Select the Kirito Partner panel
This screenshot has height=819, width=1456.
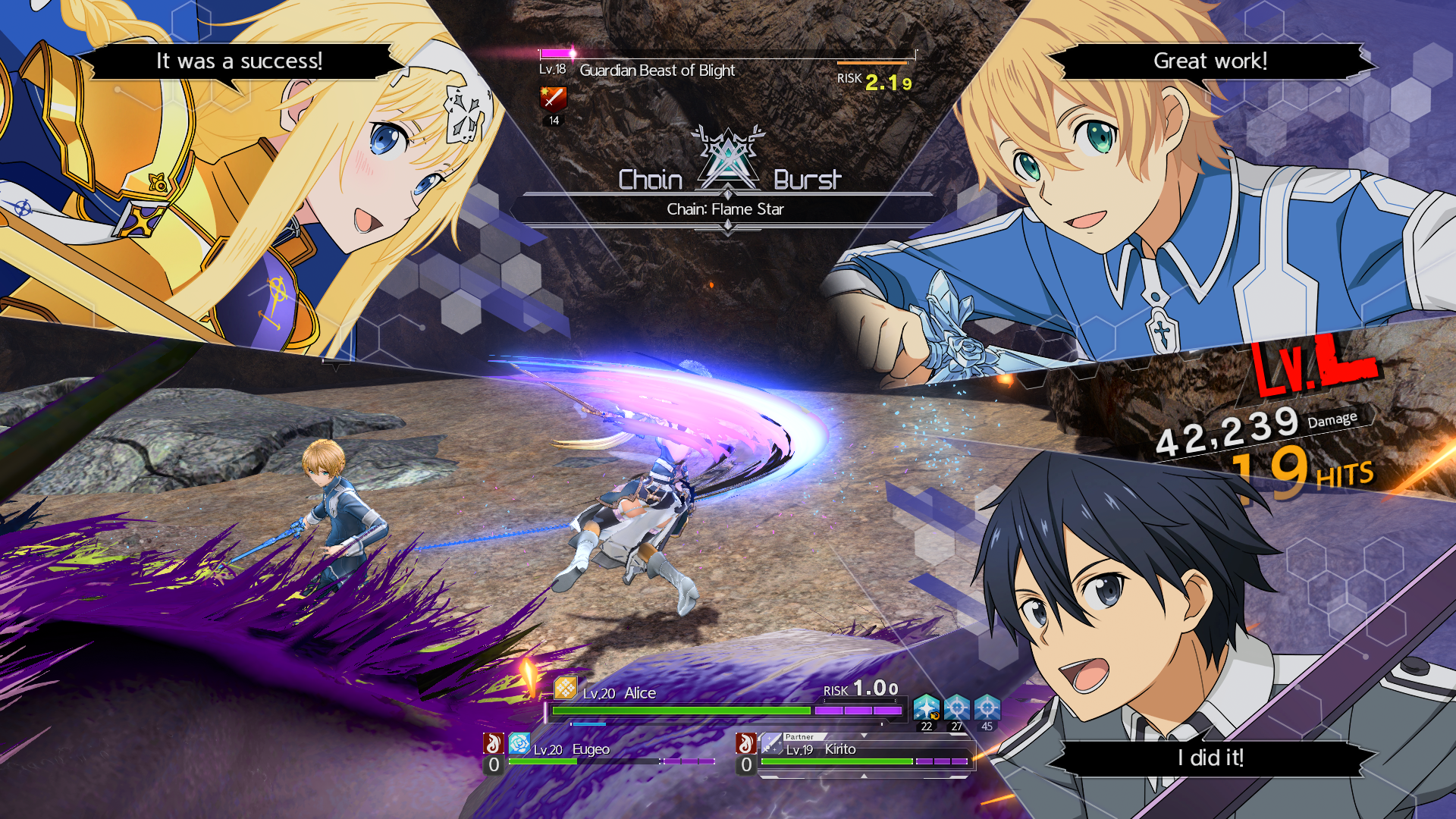[x=866, y=755]
